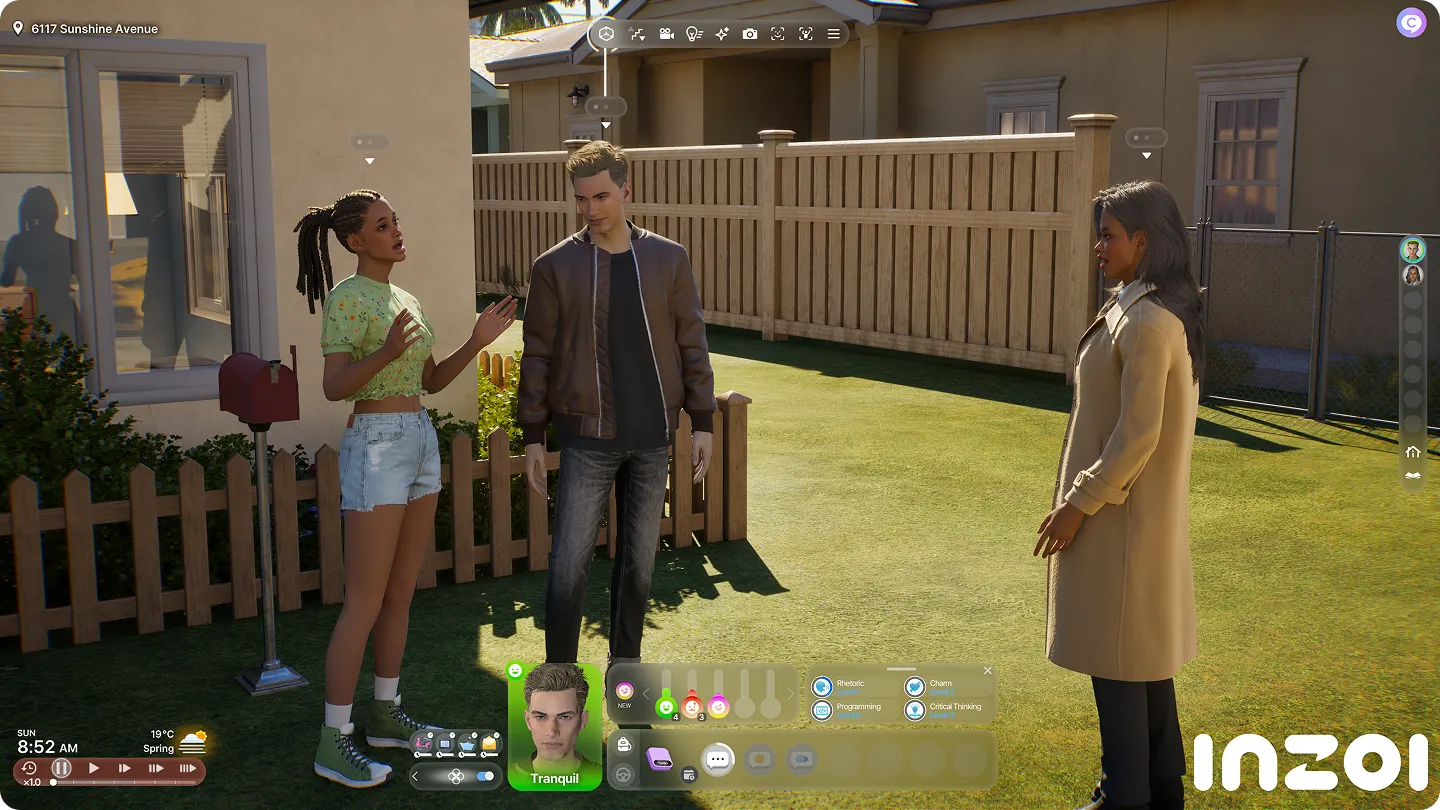This screenshot has width=1440, height=810.
Task: Toggle the switch beside the clover icon
Action: (x=486, y=776)
